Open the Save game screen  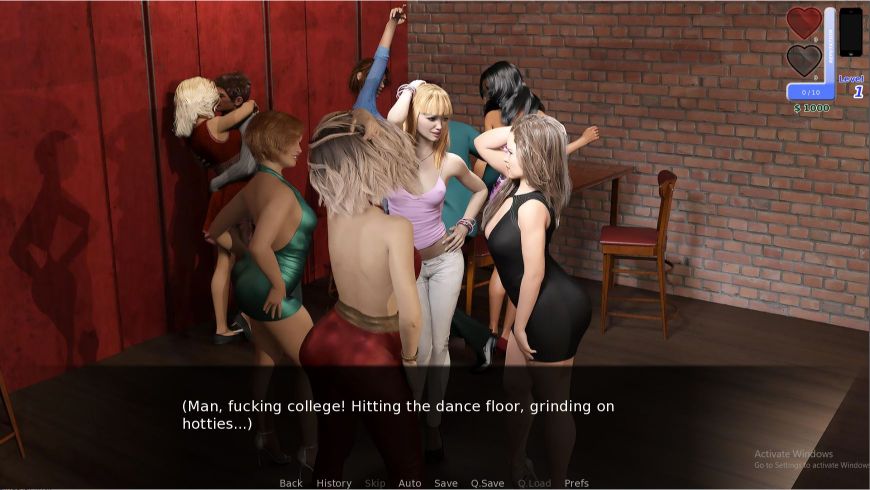446,483
